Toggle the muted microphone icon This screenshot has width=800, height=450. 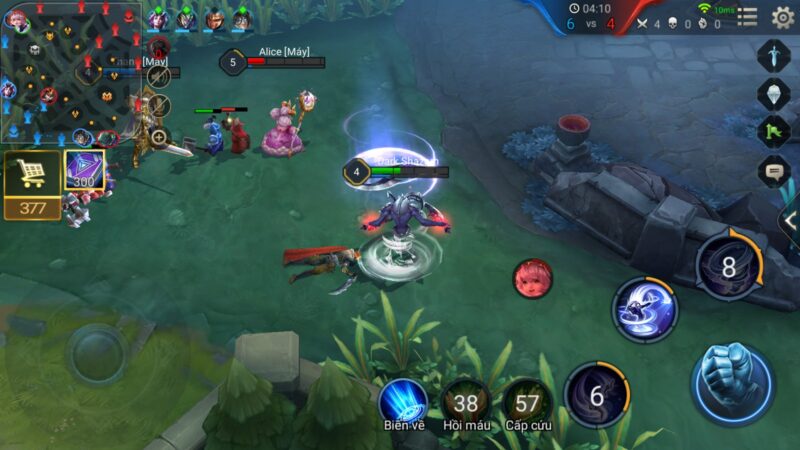(x=159, y=105)
